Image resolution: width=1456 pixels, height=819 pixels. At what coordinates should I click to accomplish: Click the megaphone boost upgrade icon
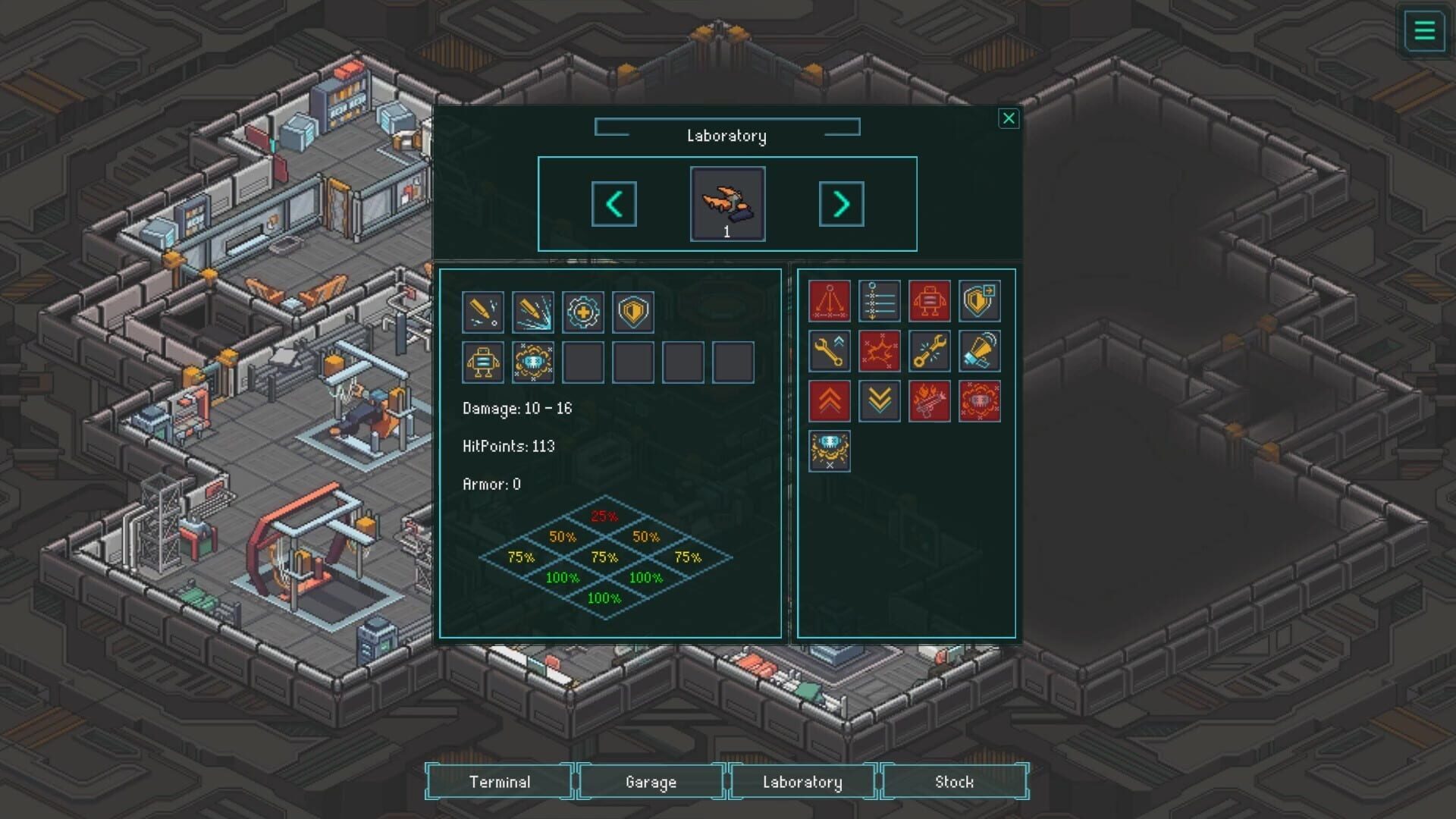click(x=980, y=351)
